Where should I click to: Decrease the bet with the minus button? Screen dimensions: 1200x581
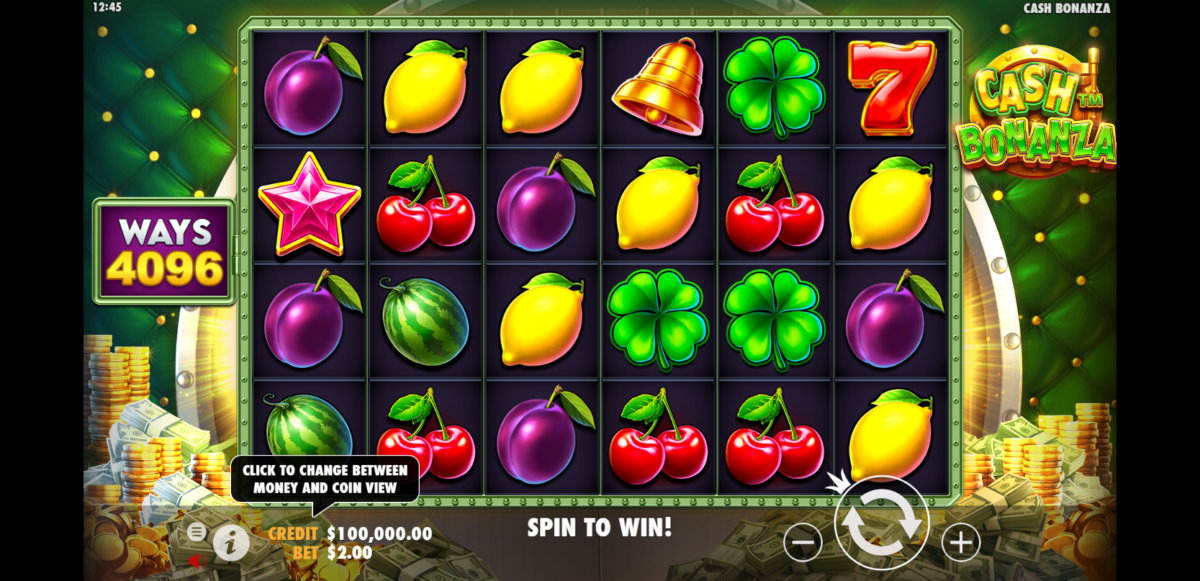pyautogui.click(x=803, y=542)
